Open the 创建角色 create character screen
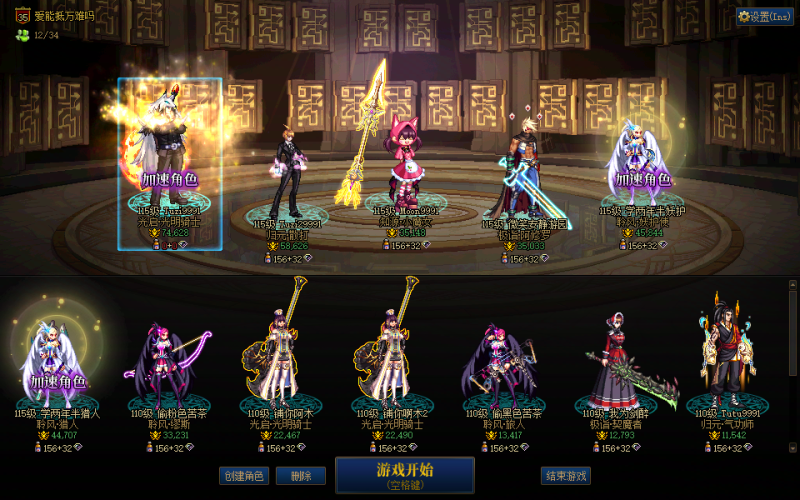 pos(244,476)
